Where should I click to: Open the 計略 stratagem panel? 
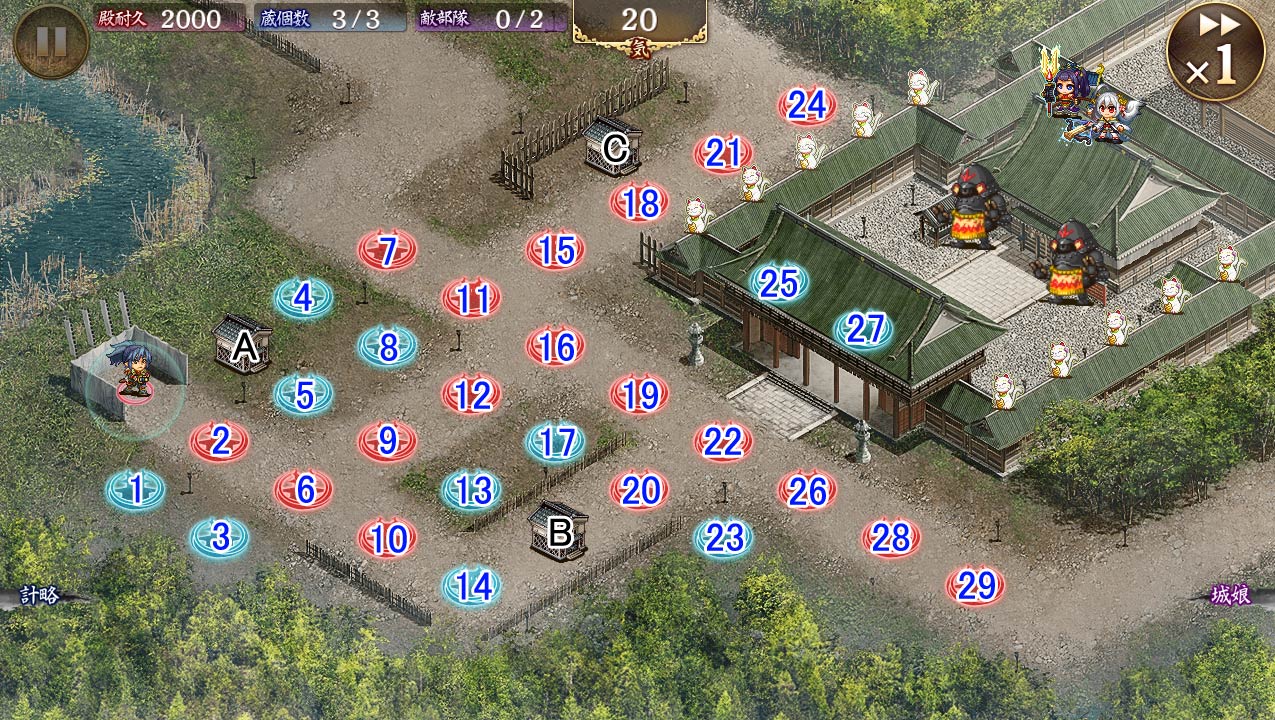[40, 596]
